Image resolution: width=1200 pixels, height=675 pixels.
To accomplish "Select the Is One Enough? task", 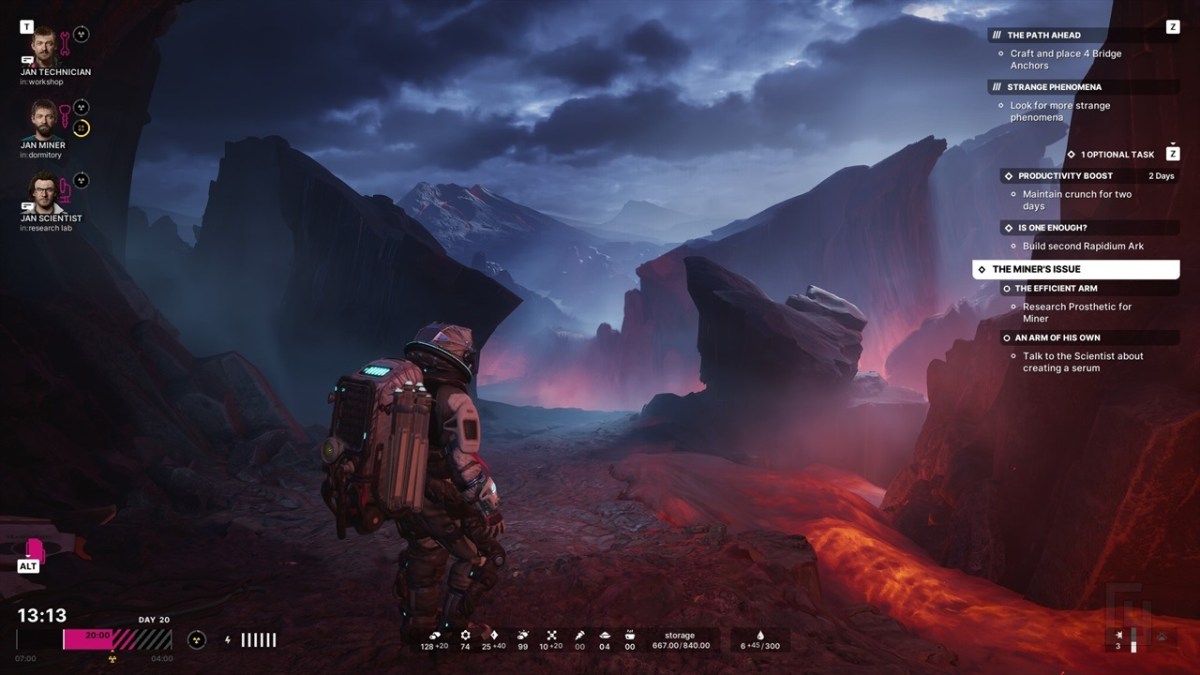I will click(1052, 228).
